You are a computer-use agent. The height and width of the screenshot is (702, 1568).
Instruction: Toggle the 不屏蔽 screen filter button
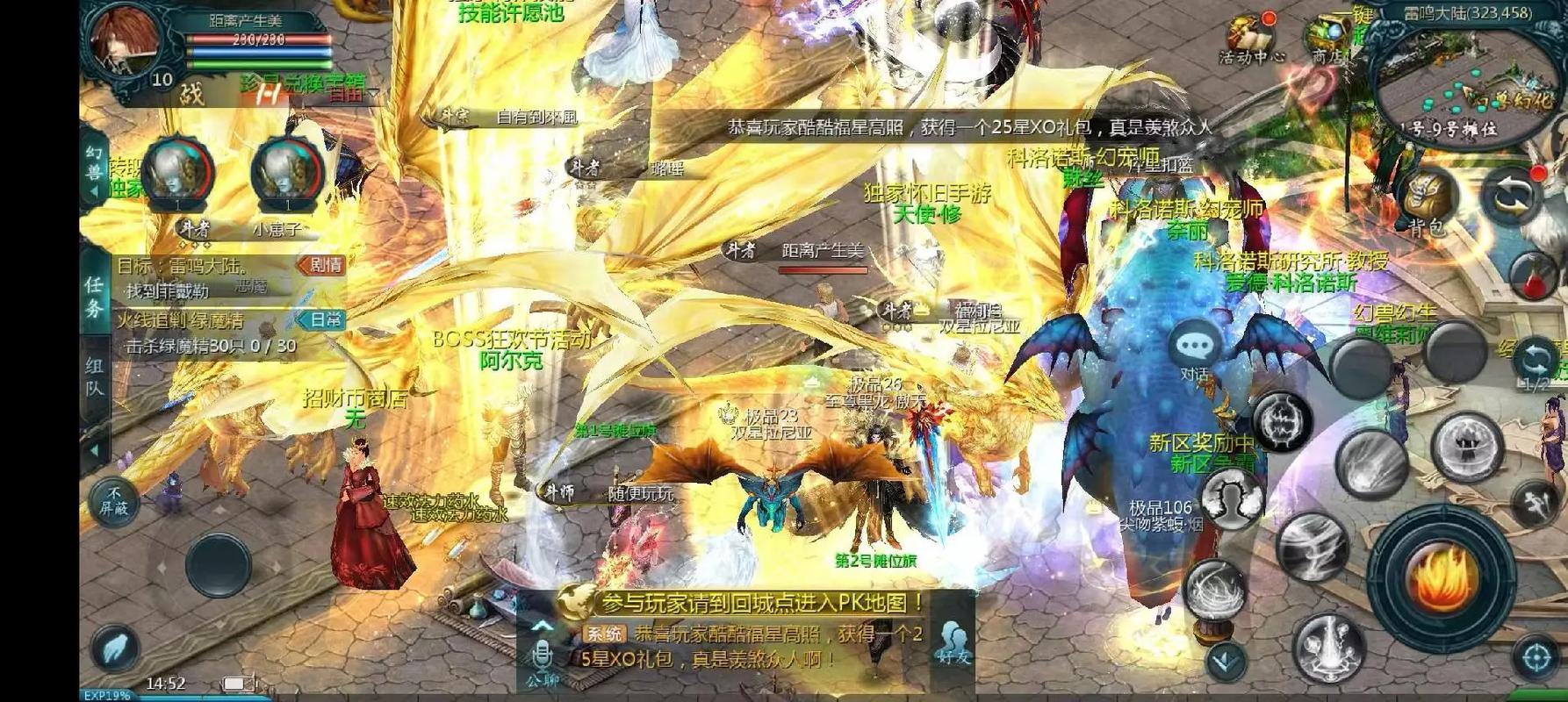tap(117, 501)
